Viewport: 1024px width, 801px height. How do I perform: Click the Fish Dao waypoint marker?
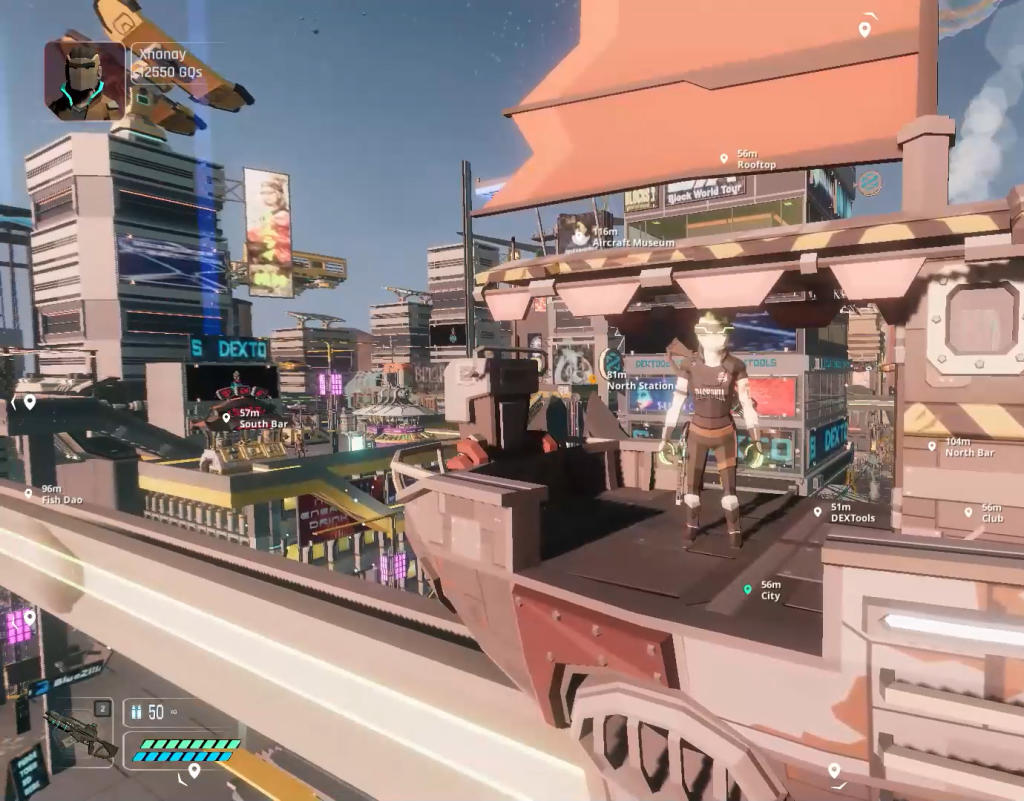(29, 493)
